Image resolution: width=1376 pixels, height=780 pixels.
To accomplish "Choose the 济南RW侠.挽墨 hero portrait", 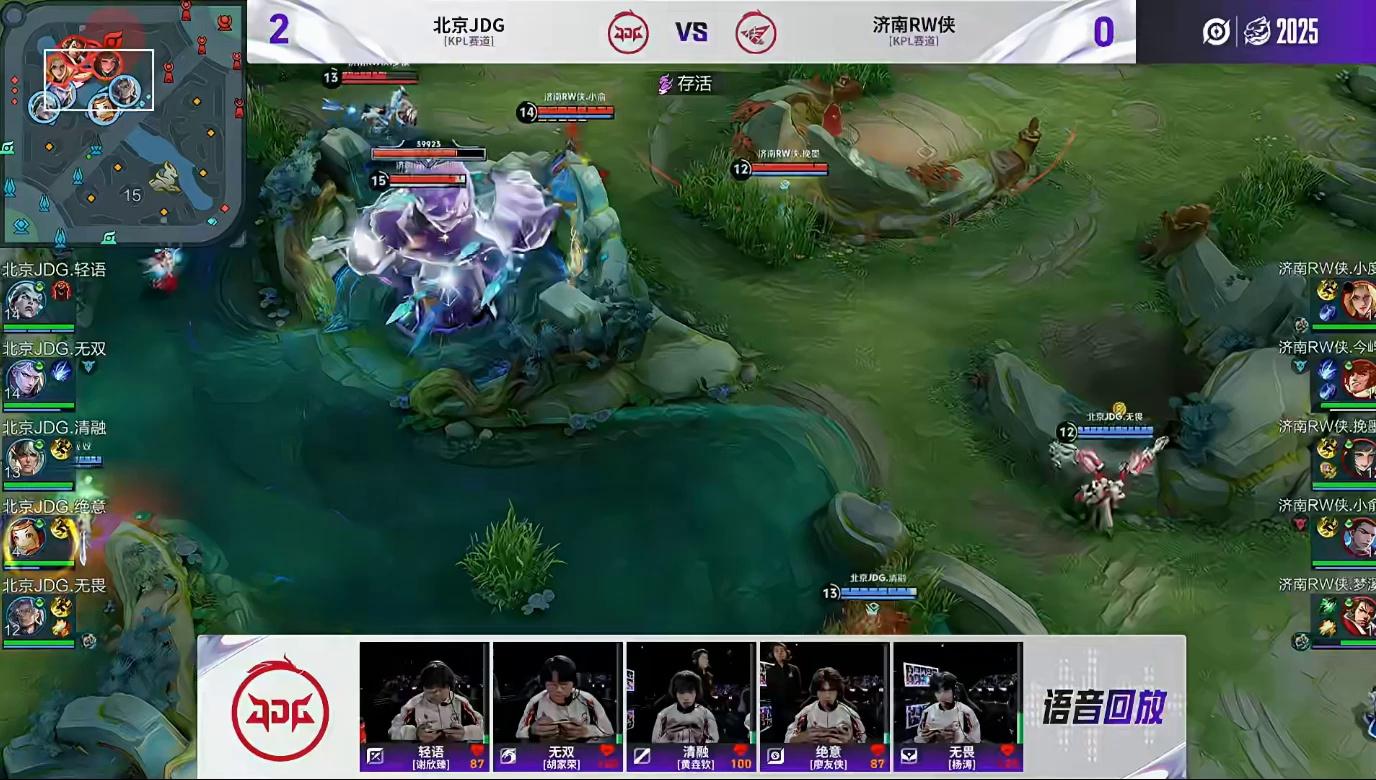I will pos(1358,459).
